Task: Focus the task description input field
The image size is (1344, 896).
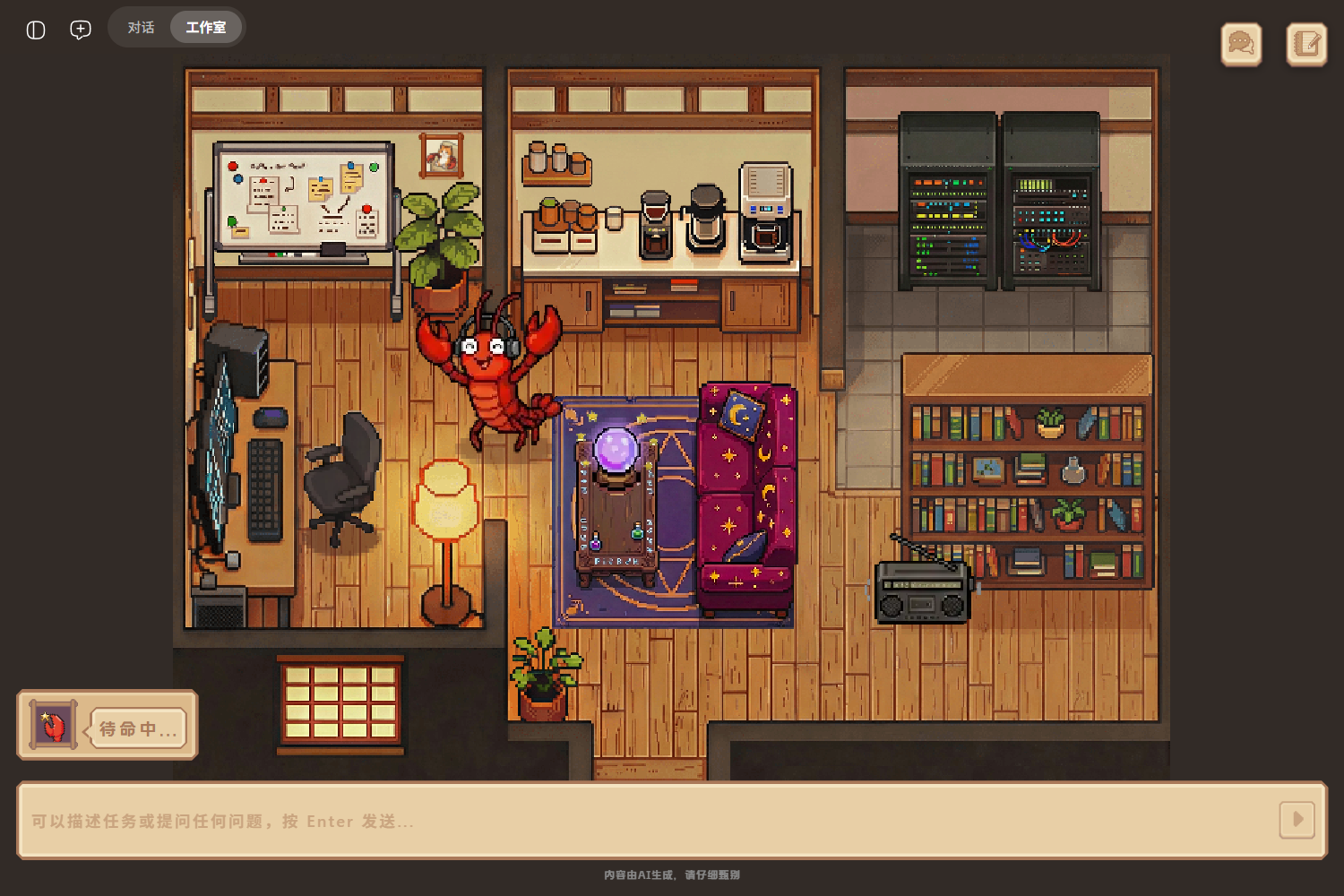Action: [645, 821]
